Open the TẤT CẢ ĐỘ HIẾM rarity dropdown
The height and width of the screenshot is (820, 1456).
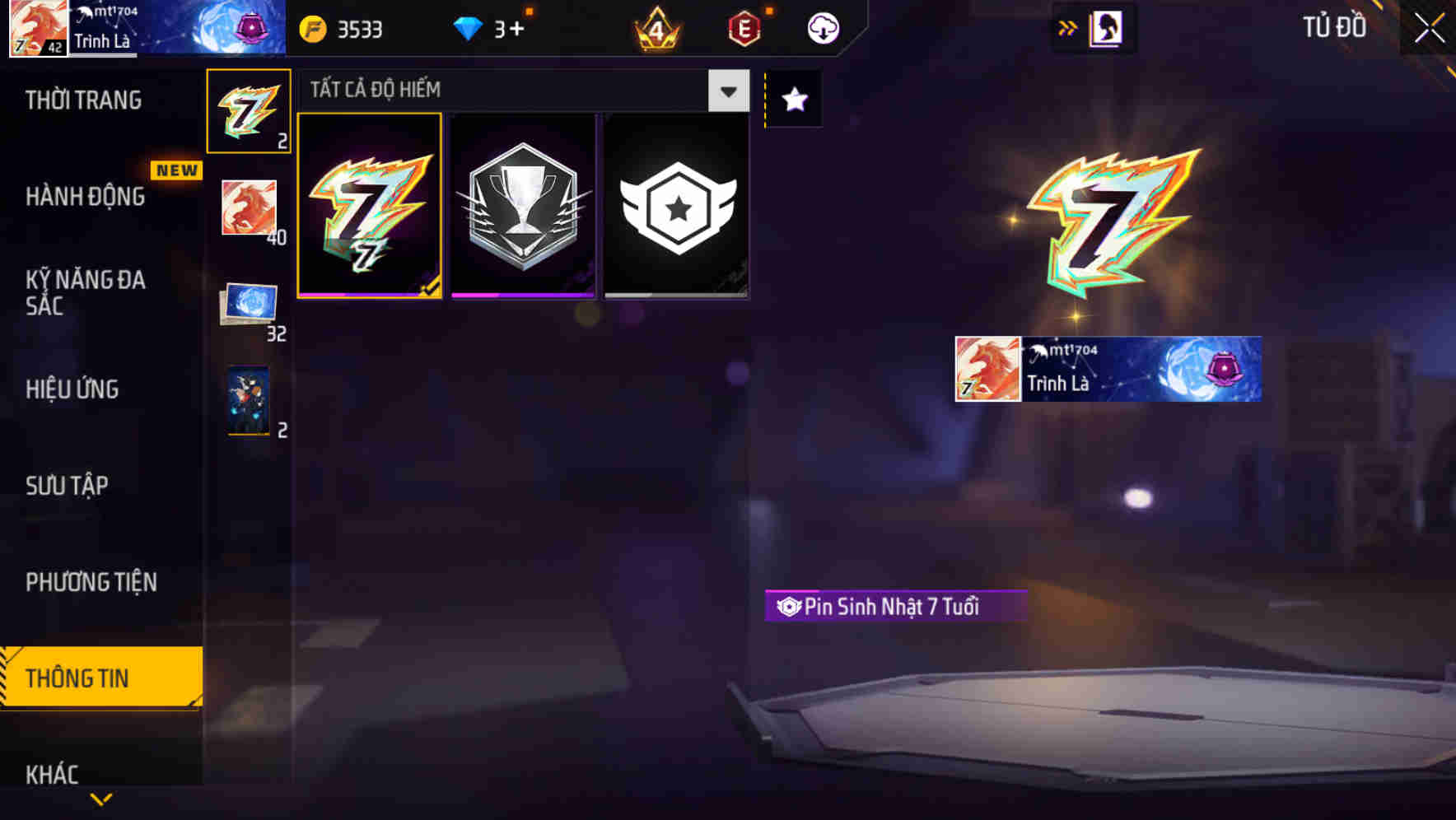726,91
